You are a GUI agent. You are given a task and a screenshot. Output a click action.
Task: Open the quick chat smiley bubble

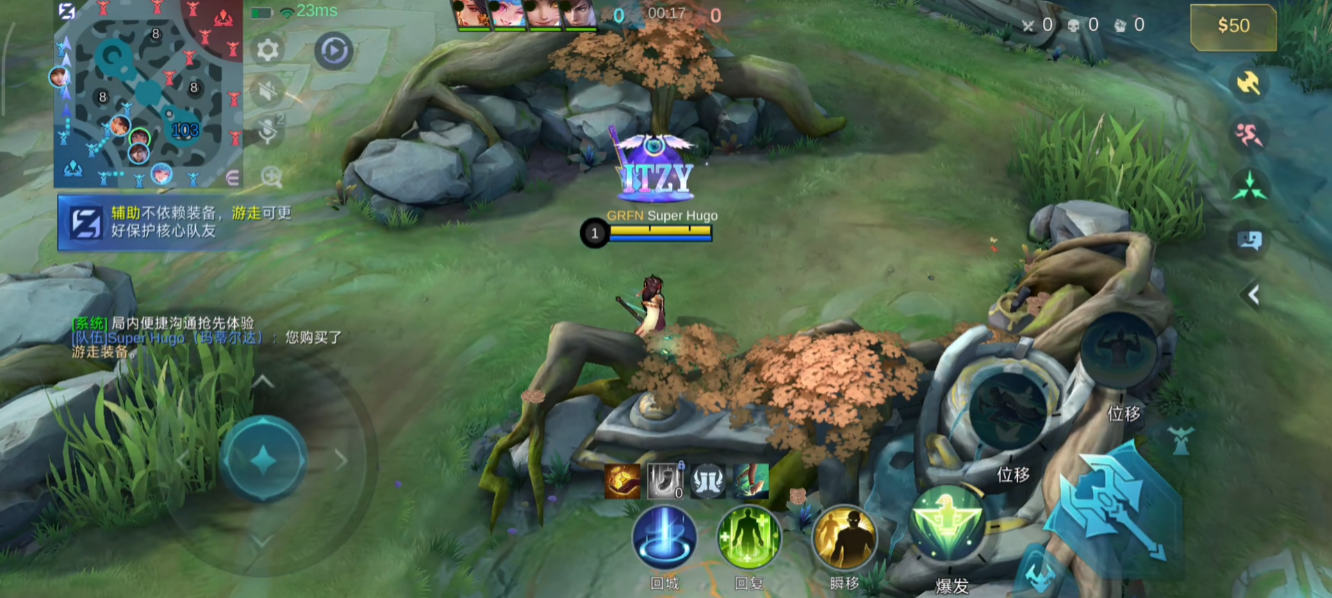coord(1250,240)
